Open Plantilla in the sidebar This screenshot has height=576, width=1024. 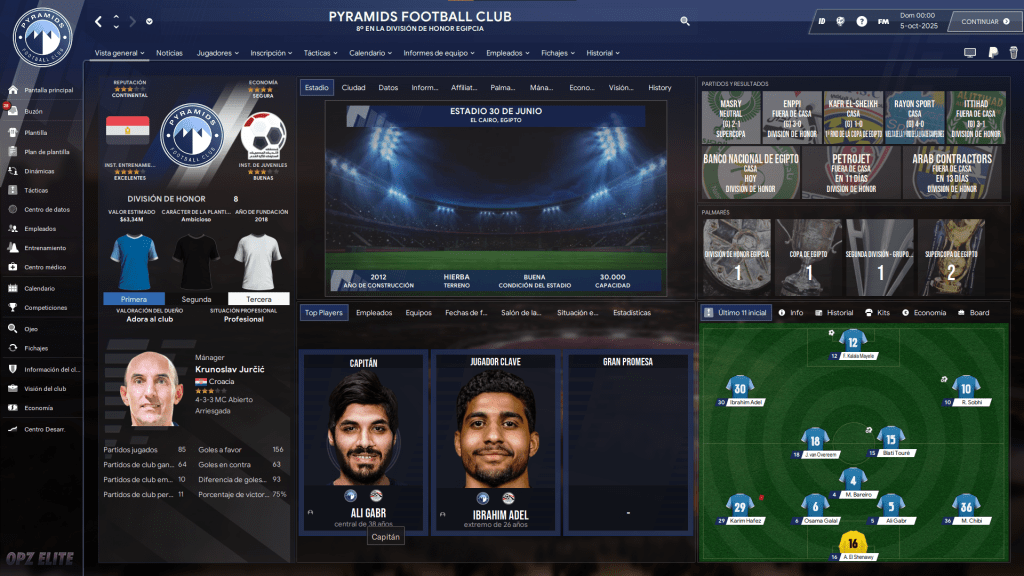tap(36, 132)
